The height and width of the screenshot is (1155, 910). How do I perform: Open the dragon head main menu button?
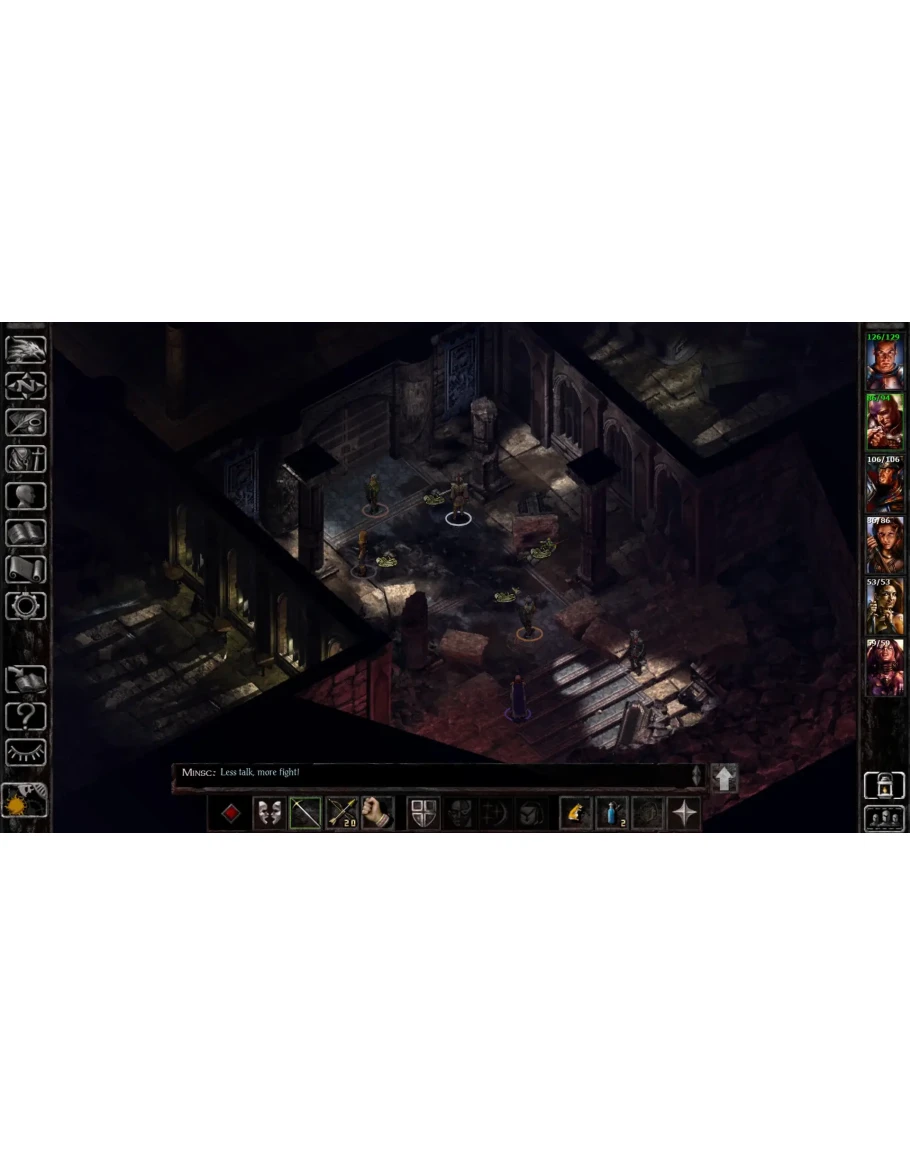(x=25, y=350)
